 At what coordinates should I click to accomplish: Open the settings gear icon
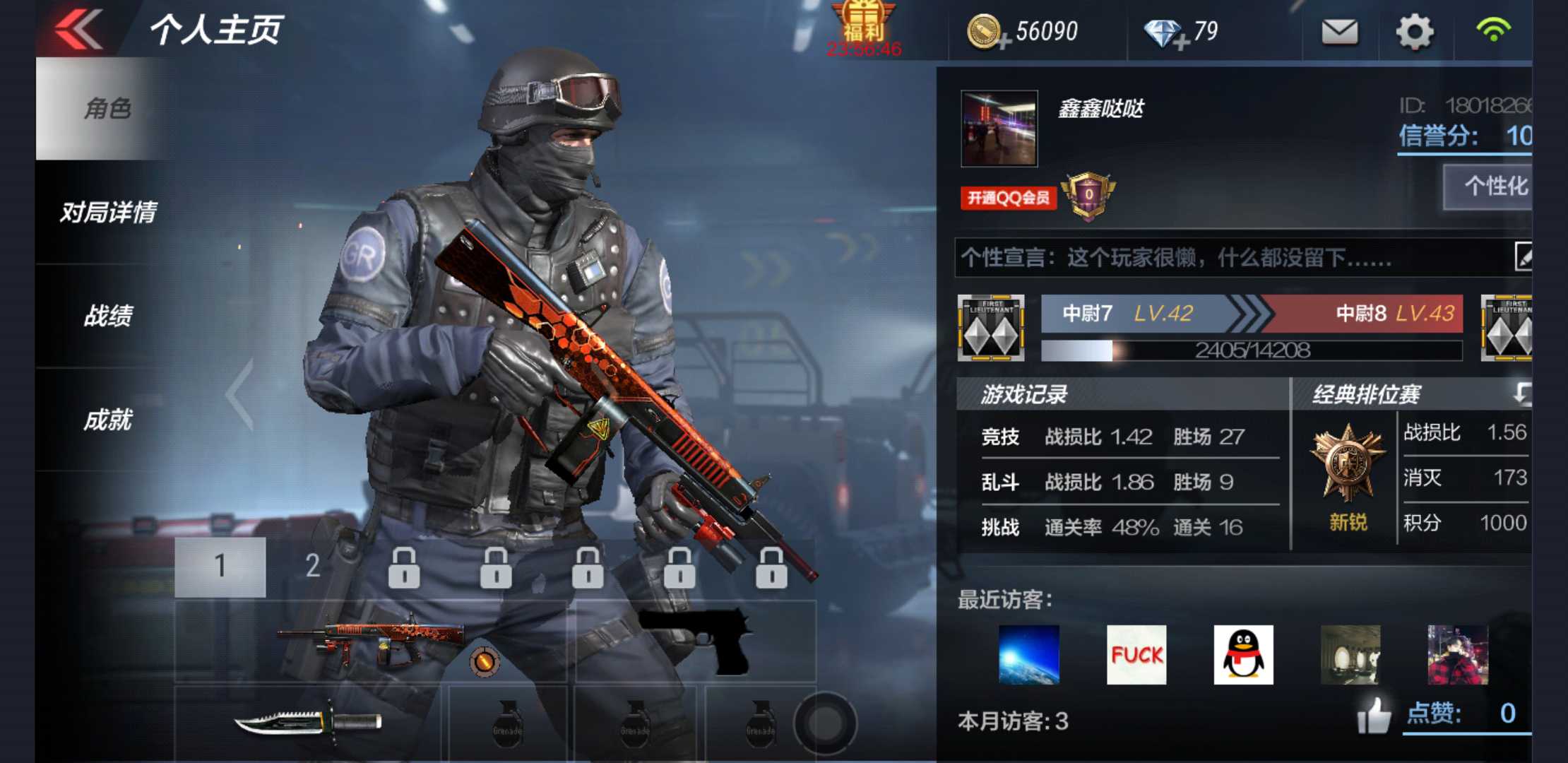point(1413,32)
